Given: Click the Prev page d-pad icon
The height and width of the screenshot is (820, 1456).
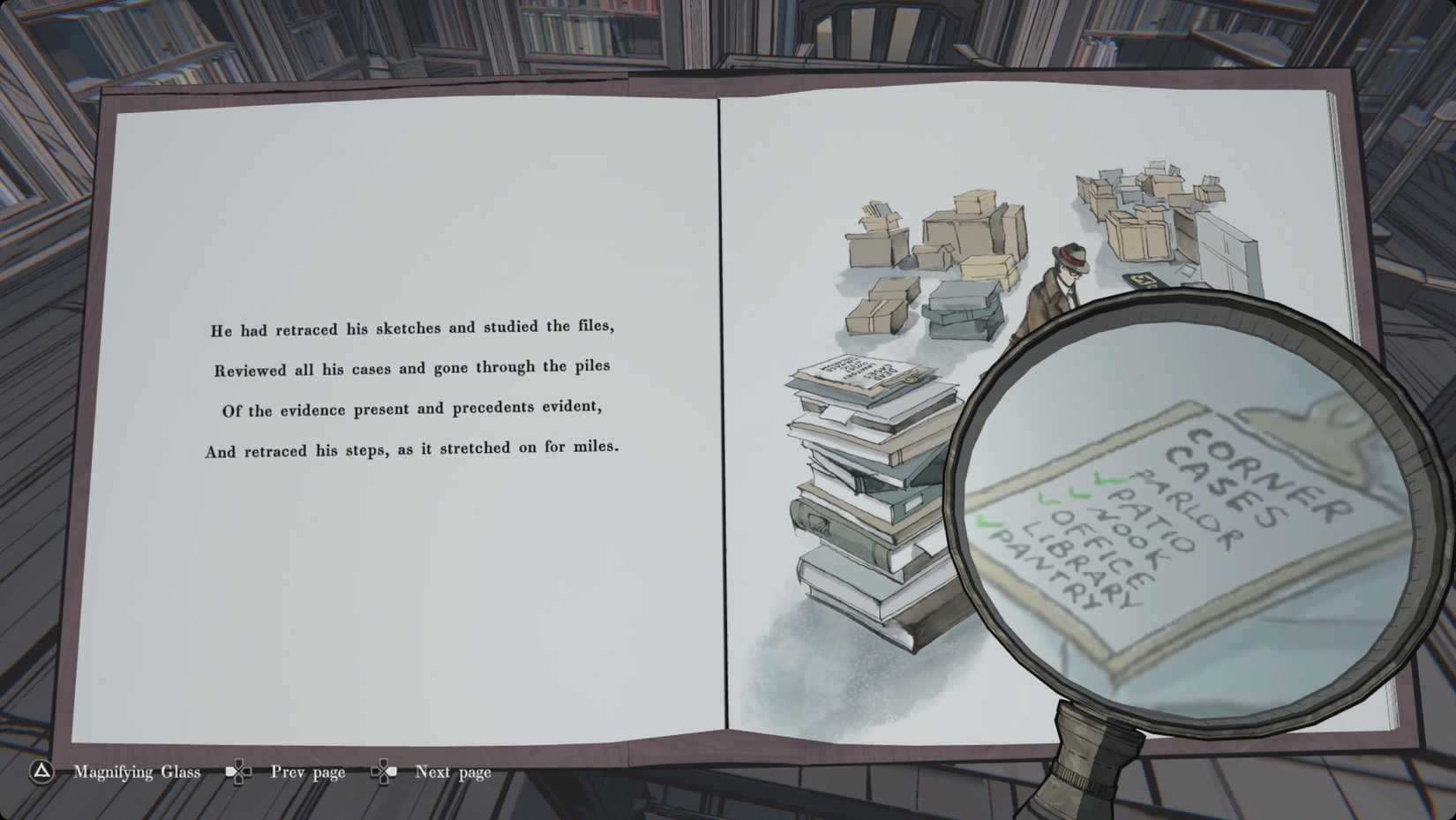Looking at the screenshot, I should click(x=240, y=771).
